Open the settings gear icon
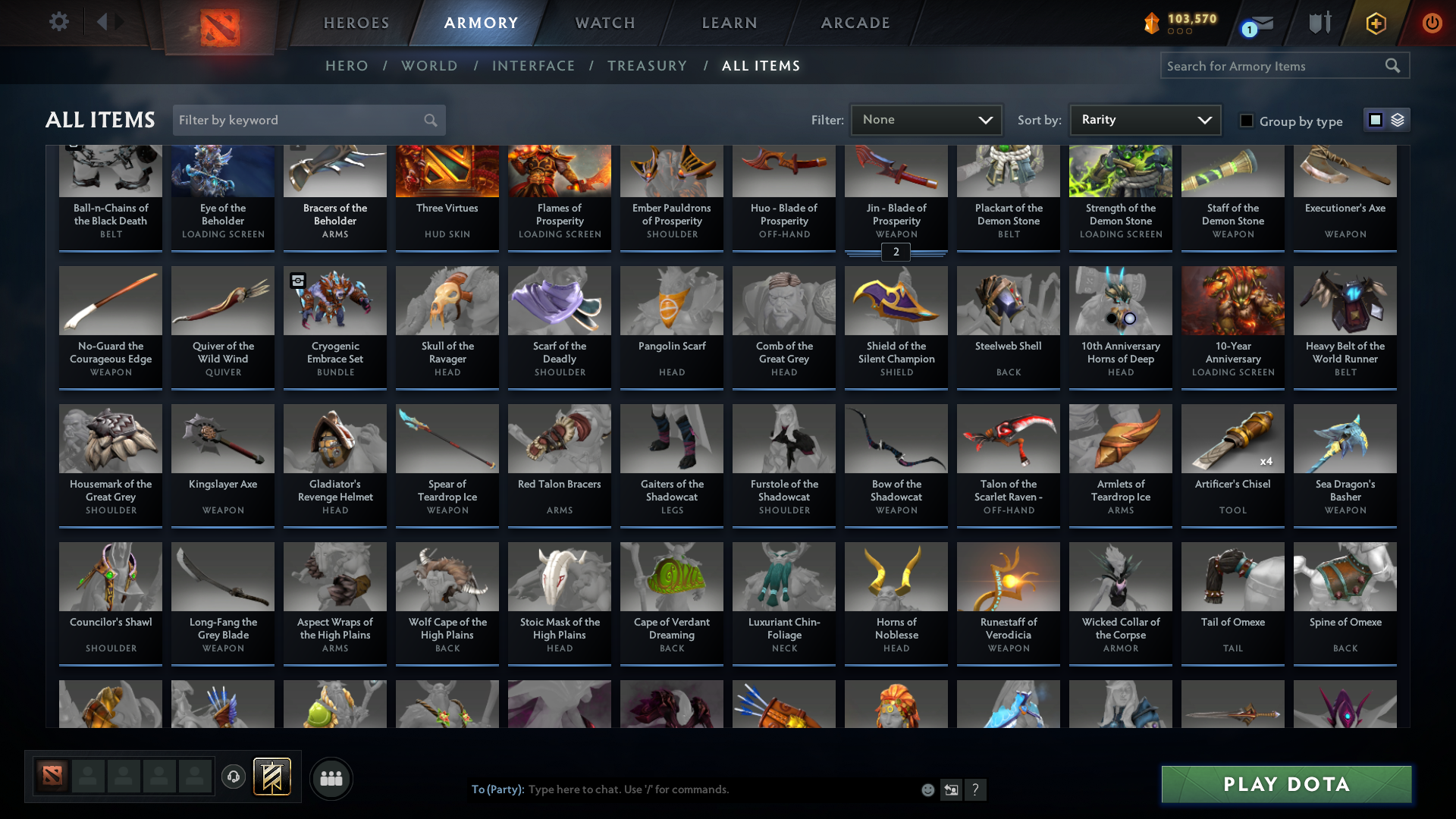Viewport: 1456px width, 819px height. click(x=59, y=22)
